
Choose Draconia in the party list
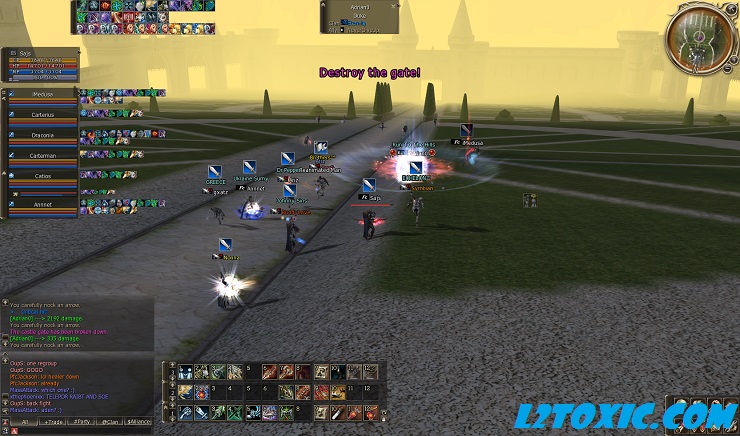[x=42, y=136]
